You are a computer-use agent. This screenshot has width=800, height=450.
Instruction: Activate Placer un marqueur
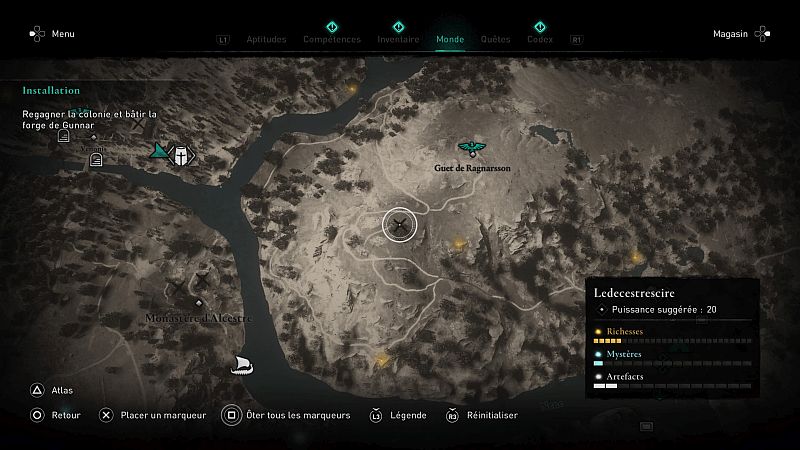[x=150, y=415]
